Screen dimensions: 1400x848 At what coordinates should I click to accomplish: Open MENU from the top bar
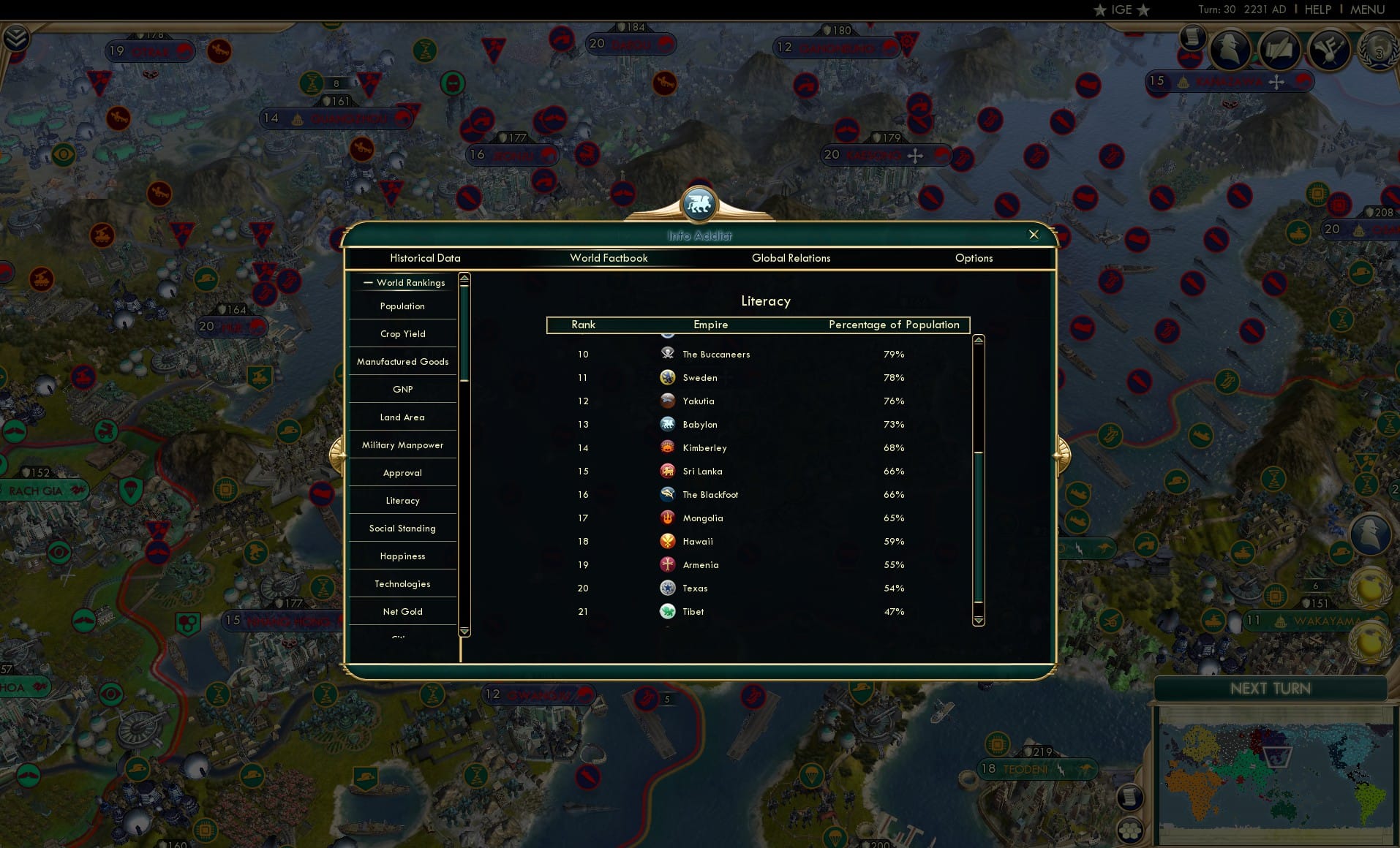[1368, 10]
